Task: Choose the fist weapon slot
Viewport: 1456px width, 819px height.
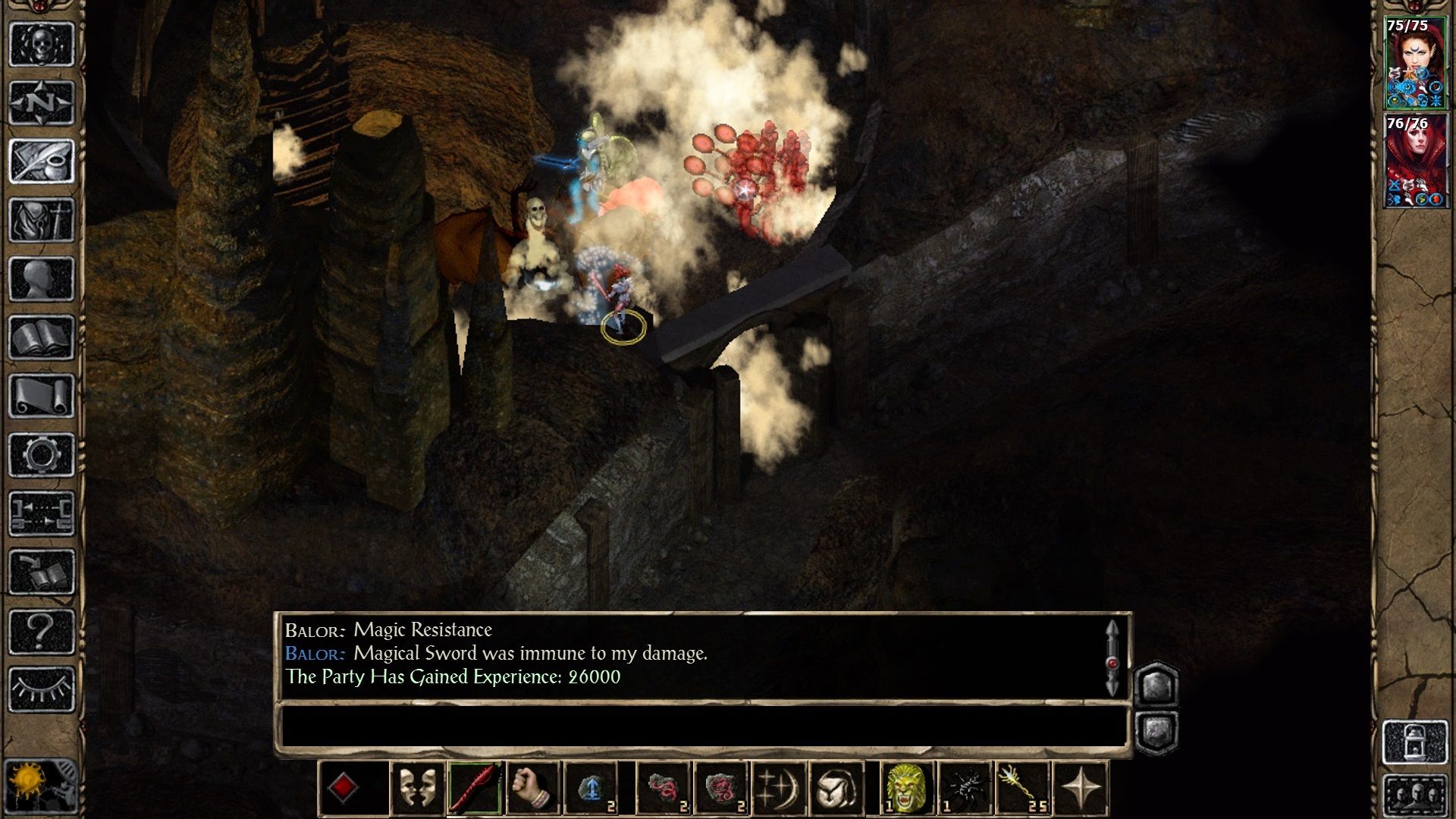Action: pos(532,789)
